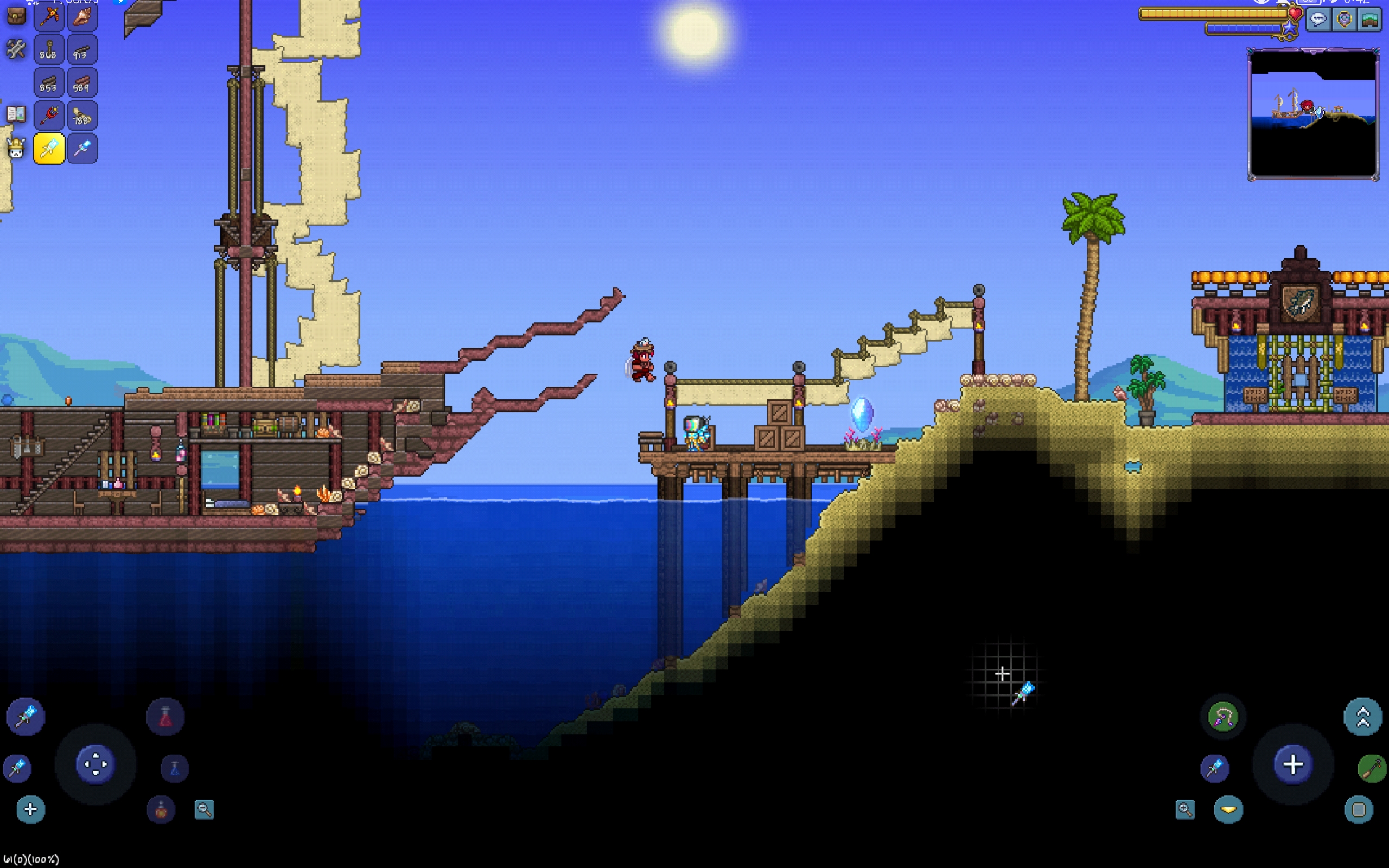Open the viking helmet bunny equipment icon

[x=16, y=149]
